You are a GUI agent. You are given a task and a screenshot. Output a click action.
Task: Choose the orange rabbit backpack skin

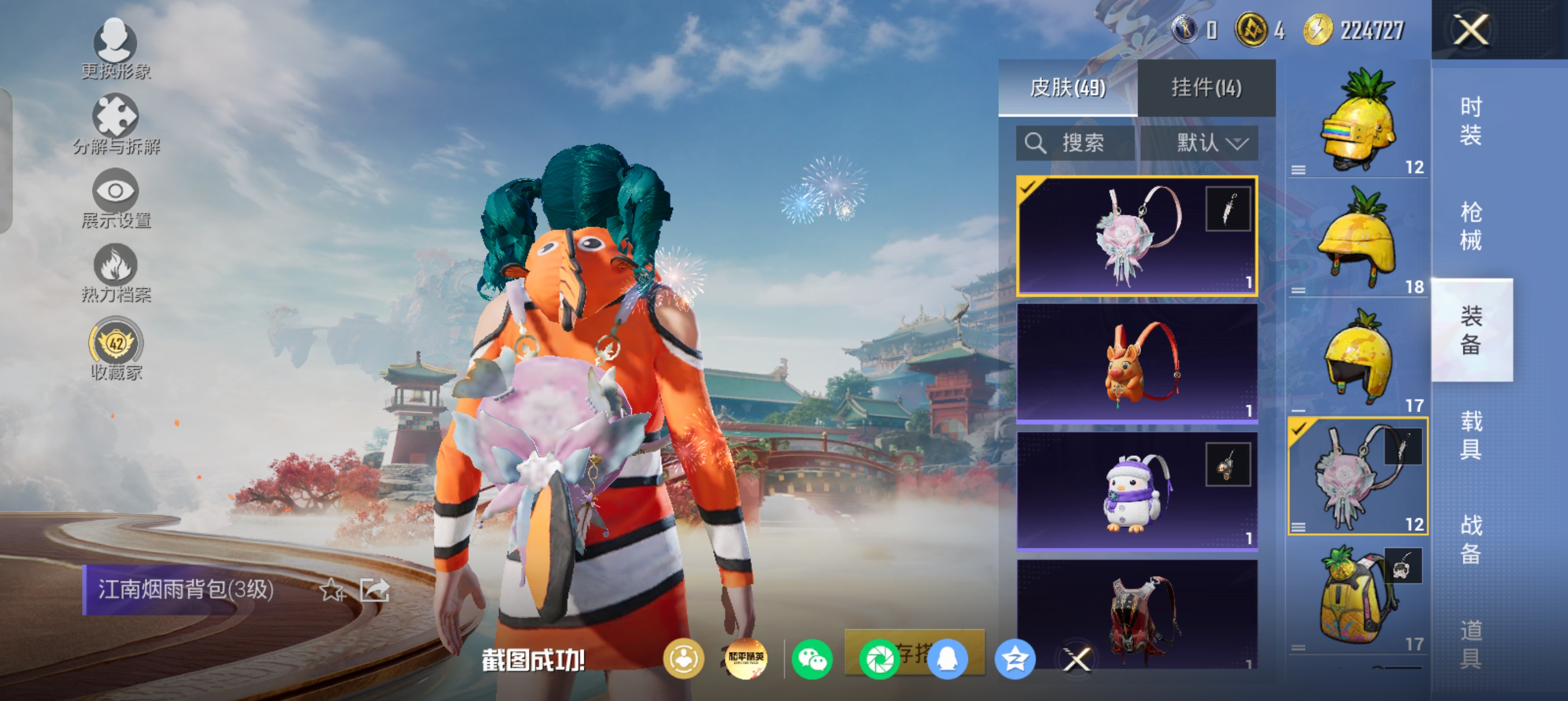click(1137, 363)
